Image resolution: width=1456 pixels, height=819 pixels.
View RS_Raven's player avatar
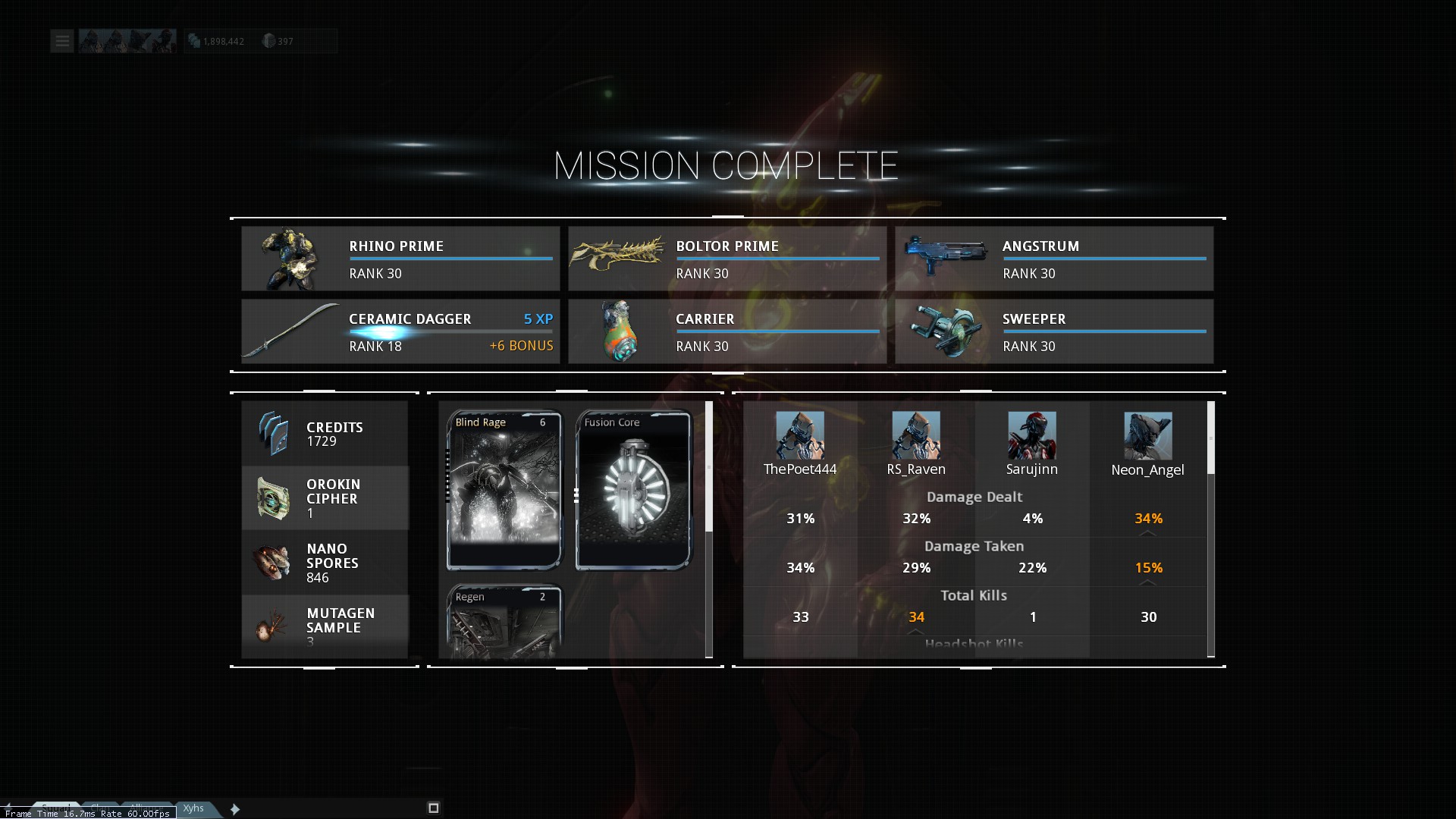click(x=916, y=435)
